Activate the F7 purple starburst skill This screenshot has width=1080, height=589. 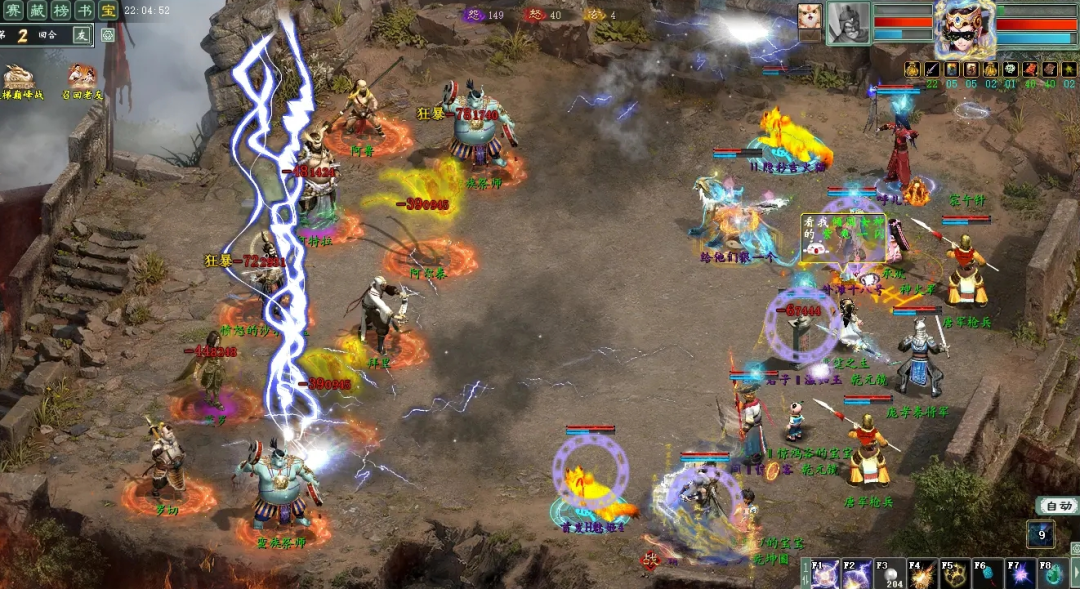pyautogui.click(x=1020, y=575)
